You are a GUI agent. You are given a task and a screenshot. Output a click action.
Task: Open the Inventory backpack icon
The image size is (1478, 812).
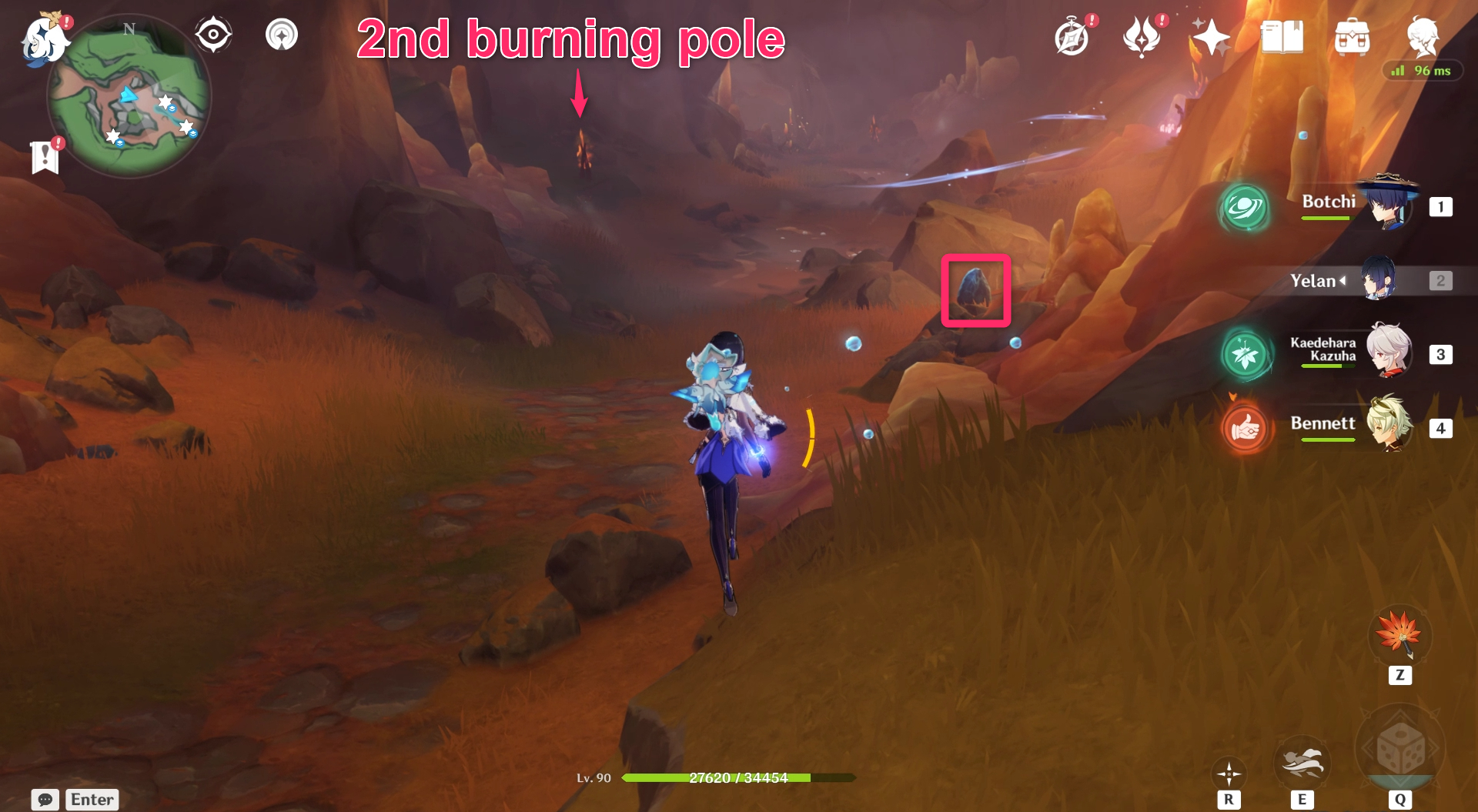[1353, 37]
